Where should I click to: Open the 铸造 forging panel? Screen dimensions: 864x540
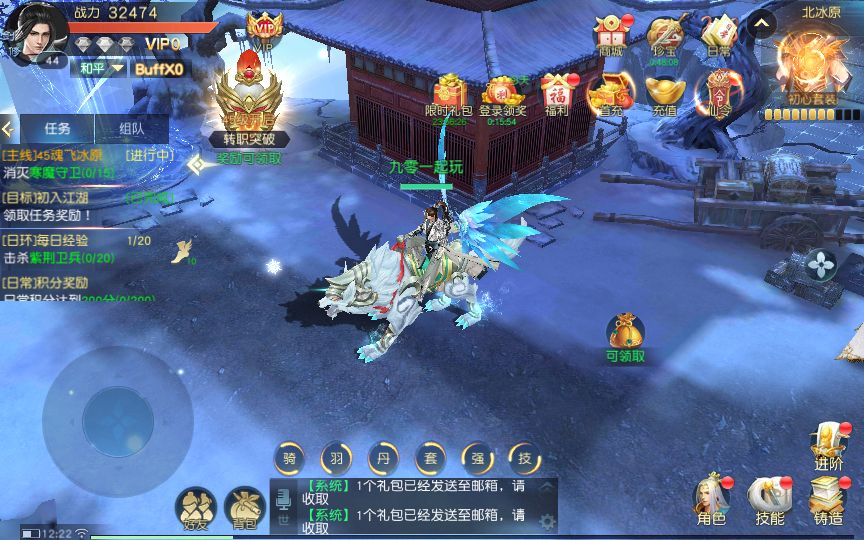828,498
